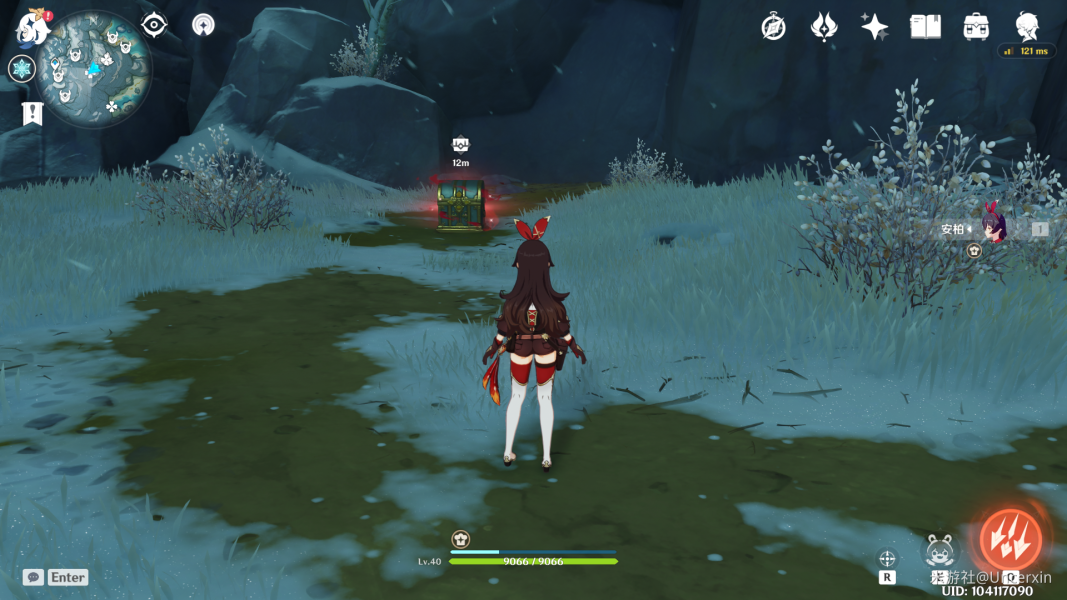This screenshot has height=600, width=1067.
Task: Open the character profile head icon
Action: (x=1027, y=27)
